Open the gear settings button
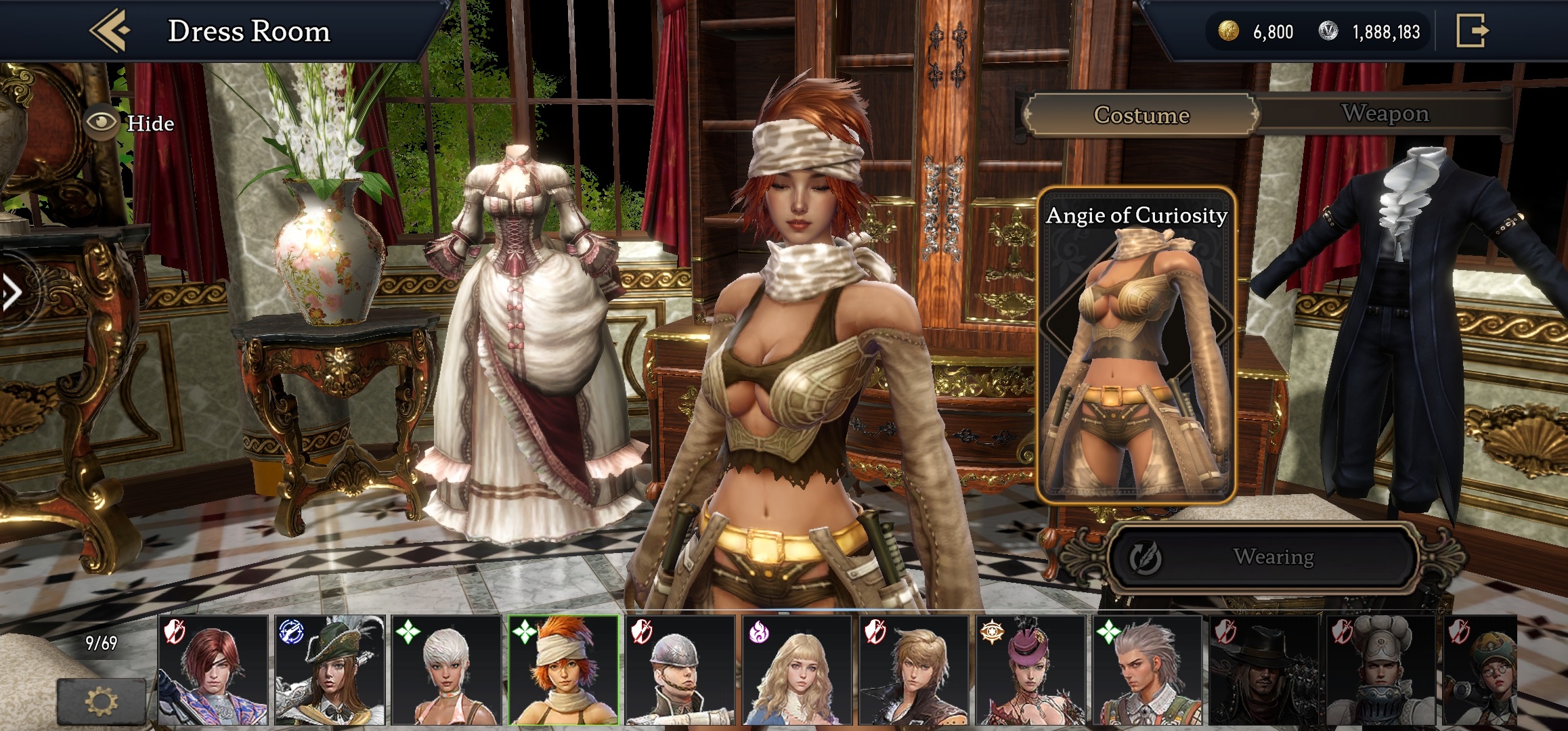Image resolution: width=1568 pixels, height=731 pixels. [102, 701]
